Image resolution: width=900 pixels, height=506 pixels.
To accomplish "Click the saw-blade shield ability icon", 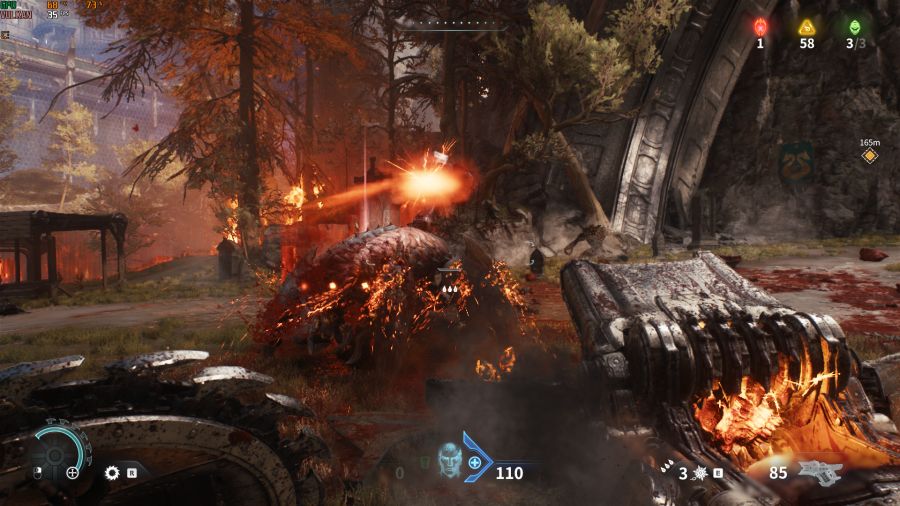I will 112,472.
